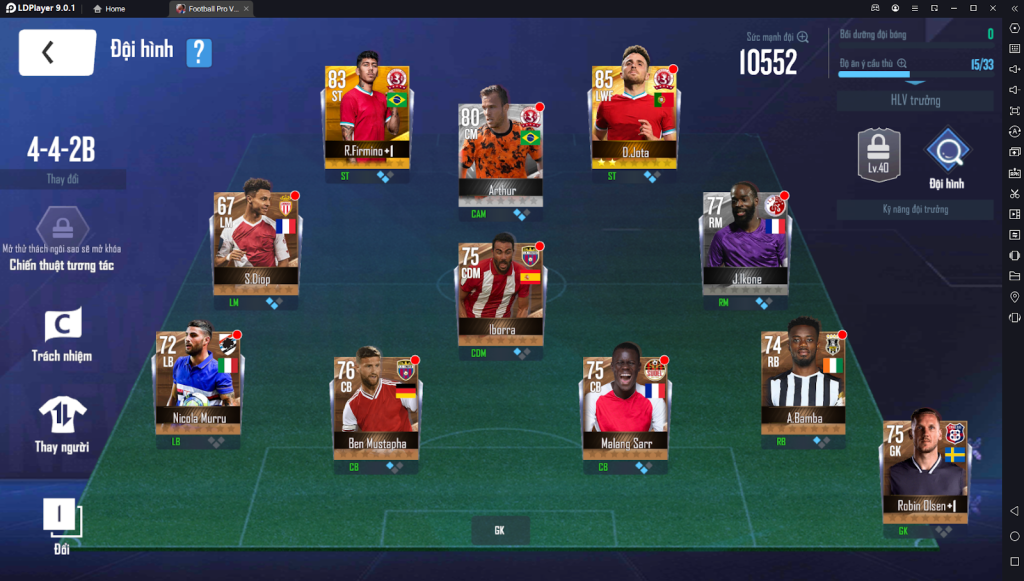The height and width of the screenshot is (581, 1024).
Task: Go back with the arrow button
Action: tap(57, 53)
